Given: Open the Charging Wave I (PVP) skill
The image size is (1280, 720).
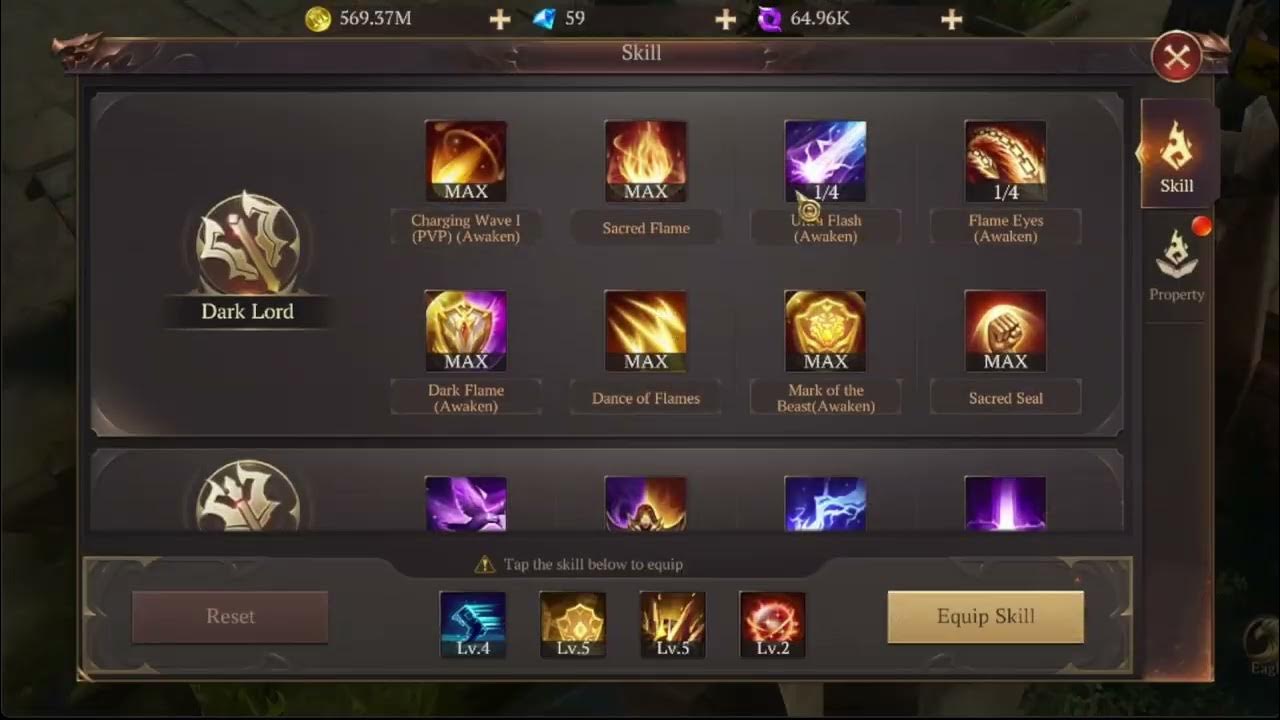Looking at the screenshot, I should 465,160.
